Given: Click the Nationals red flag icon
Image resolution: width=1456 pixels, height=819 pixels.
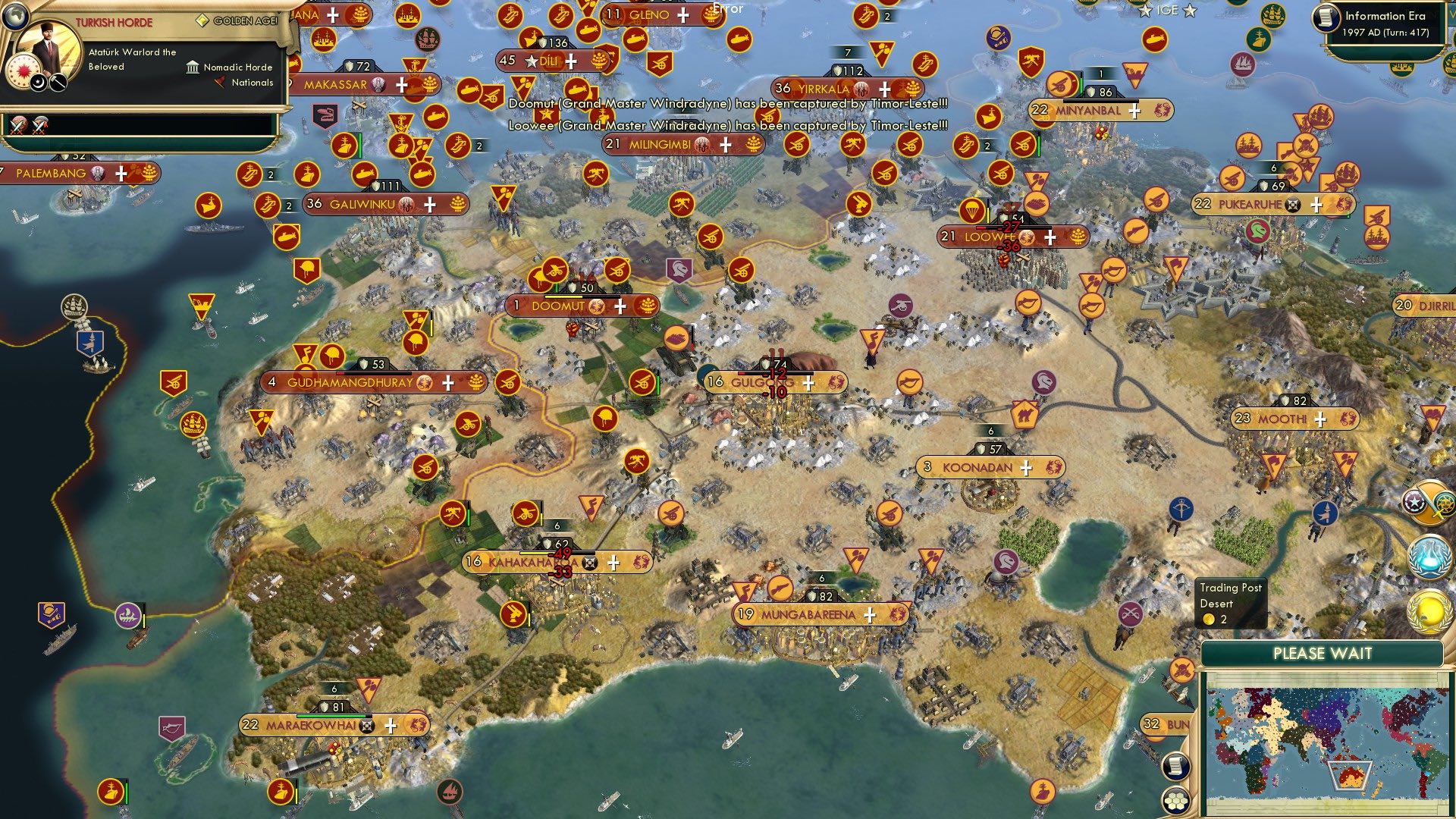Looking at the screenshot, I should point(219,82).
